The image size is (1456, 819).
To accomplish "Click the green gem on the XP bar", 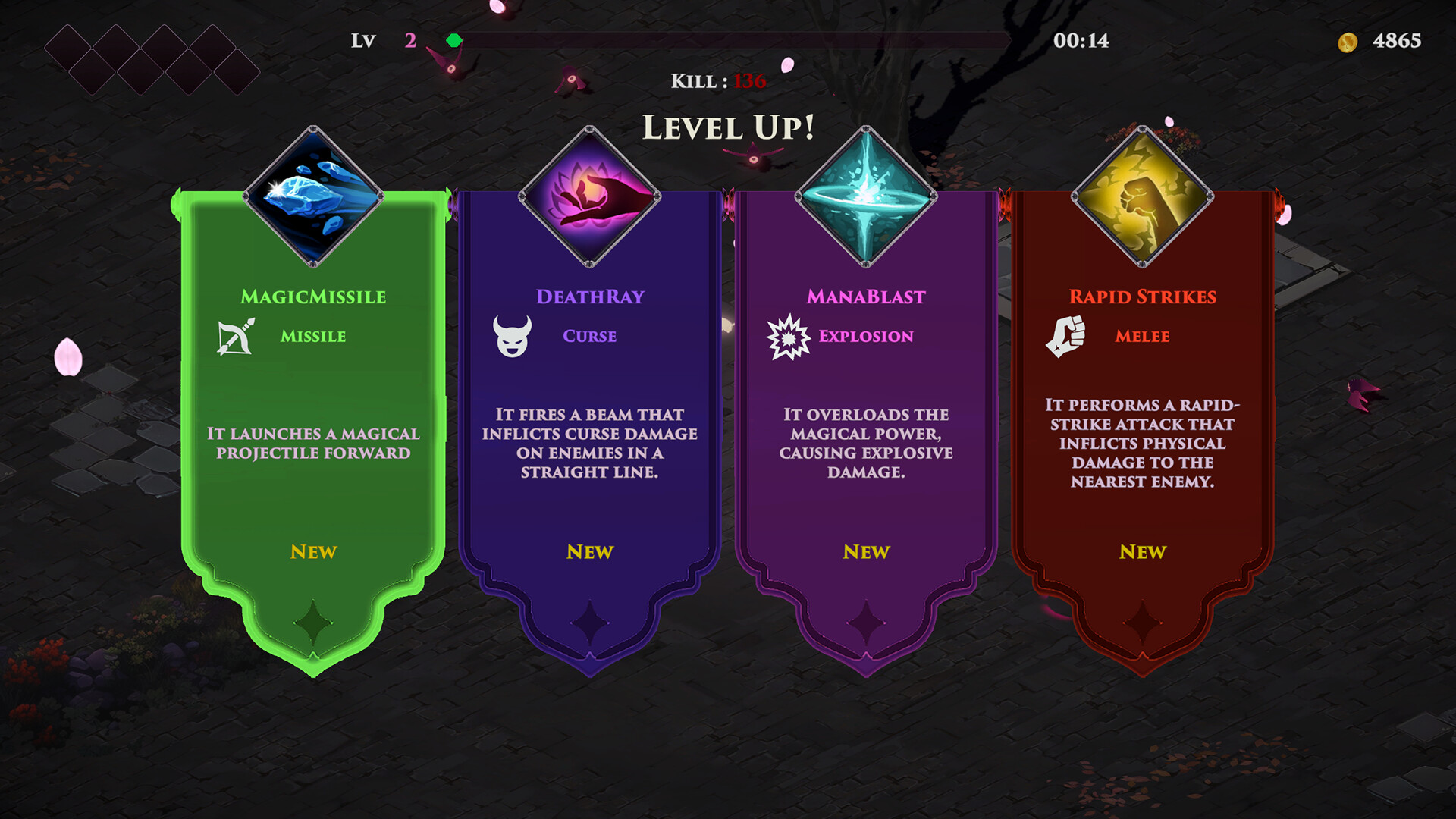I will click(455, 42).
